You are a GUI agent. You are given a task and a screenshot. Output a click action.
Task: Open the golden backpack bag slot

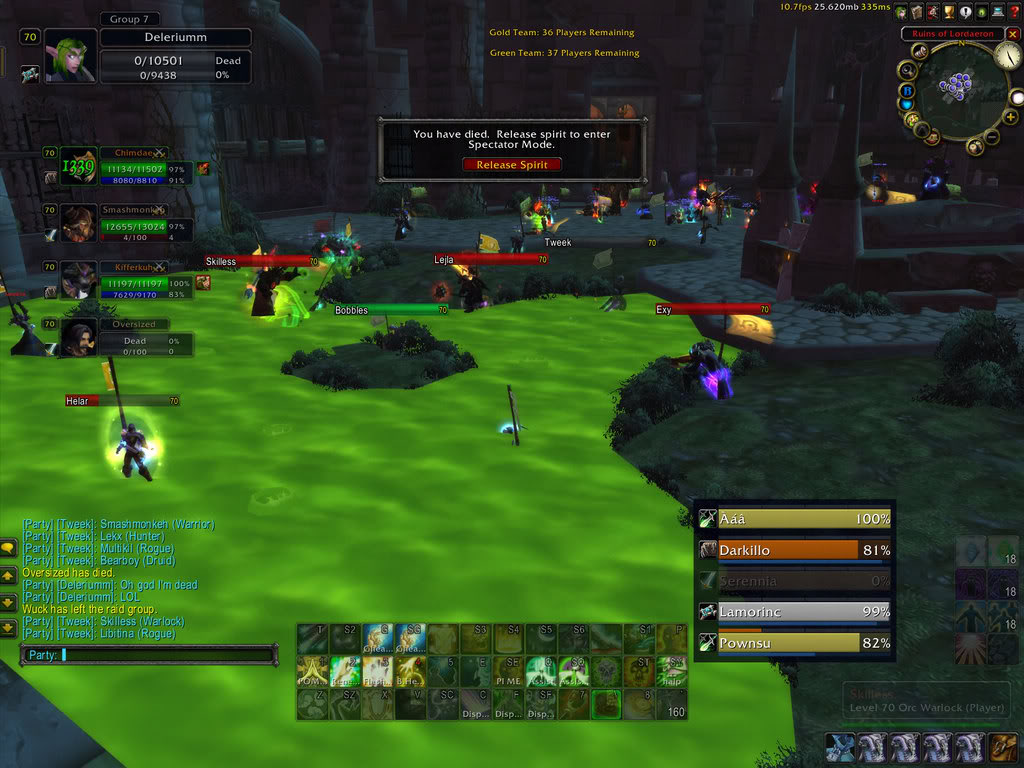point(1002,748)
